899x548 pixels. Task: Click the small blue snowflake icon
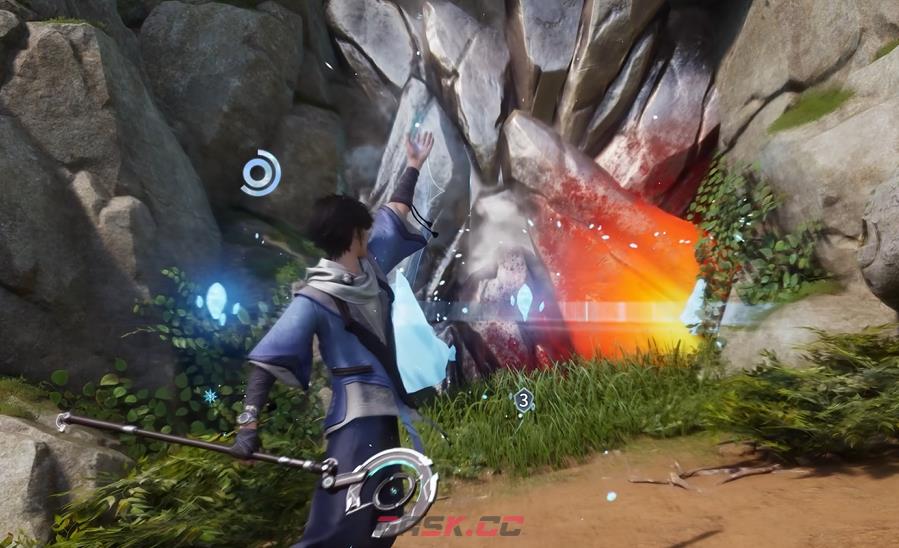pos(210,396)
